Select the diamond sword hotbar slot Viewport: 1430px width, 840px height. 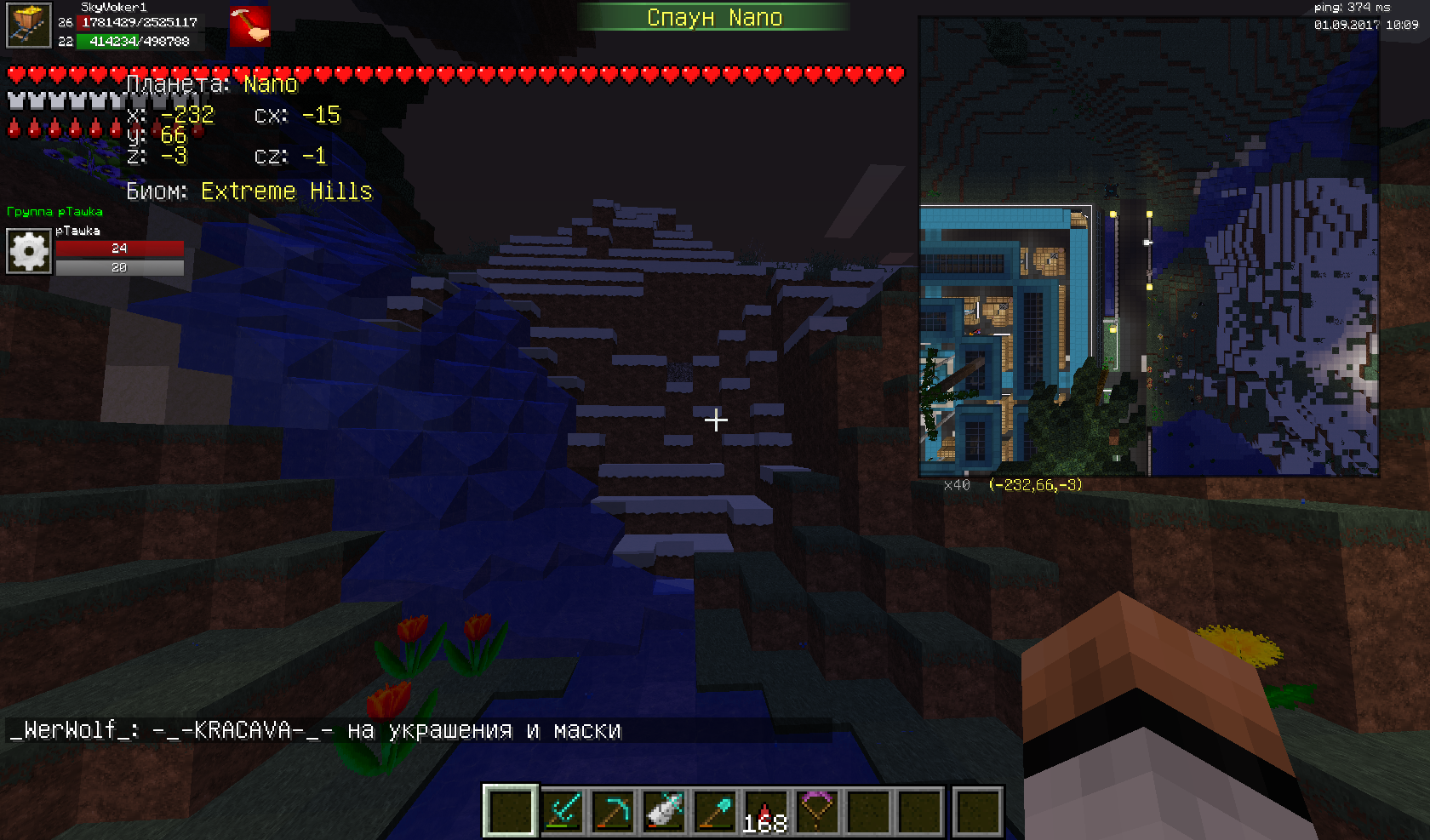point(562,809)
